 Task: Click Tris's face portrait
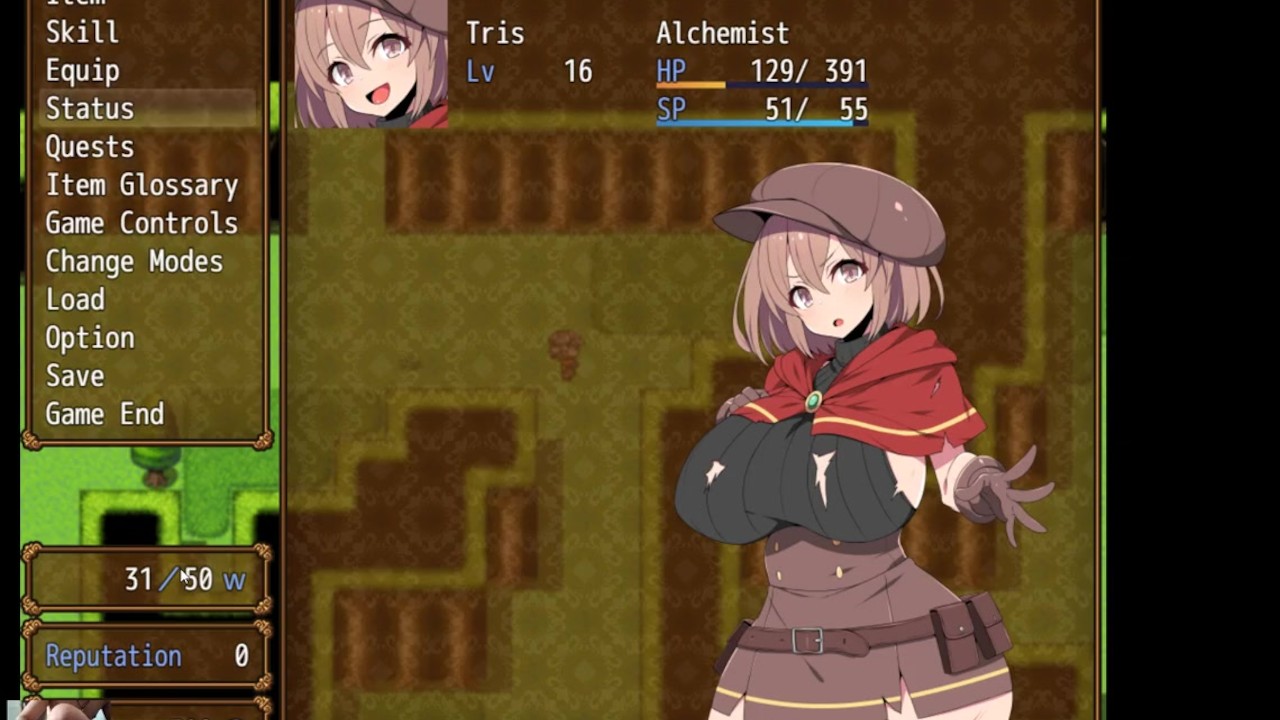click(x=371, y=64)
